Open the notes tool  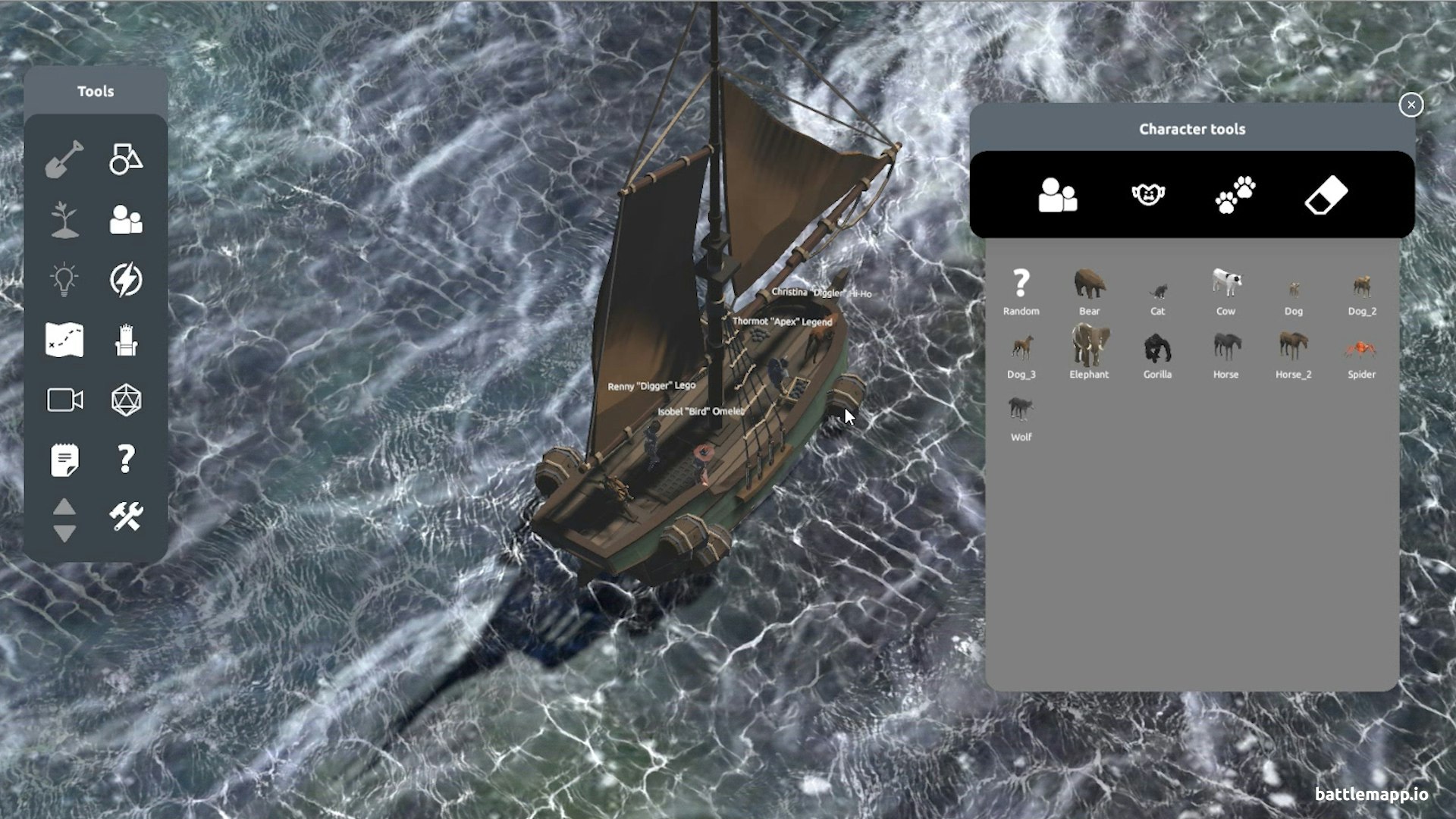coord(64,456)
